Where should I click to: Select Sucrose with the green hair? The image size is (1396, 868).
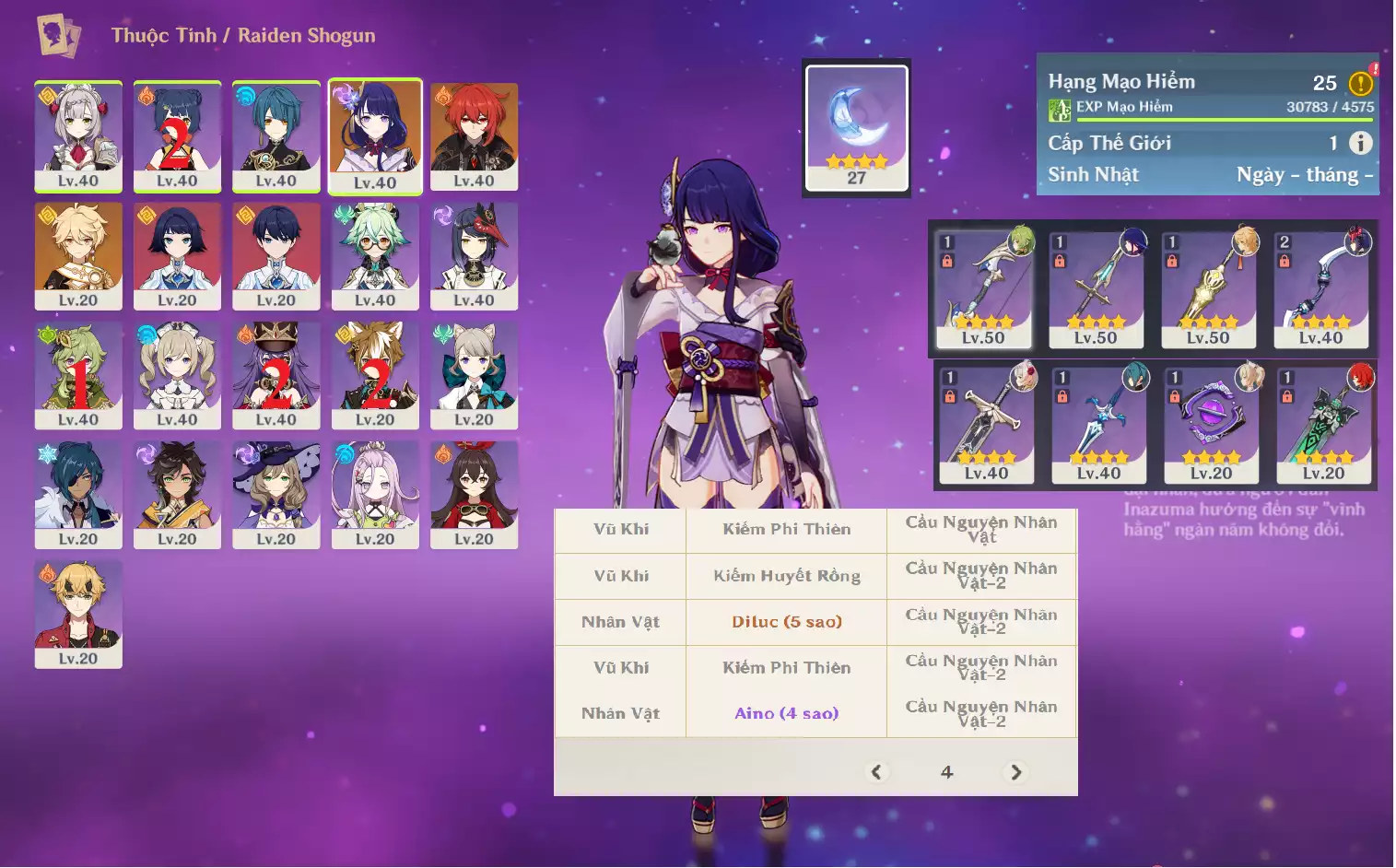(x=375, y=255)
